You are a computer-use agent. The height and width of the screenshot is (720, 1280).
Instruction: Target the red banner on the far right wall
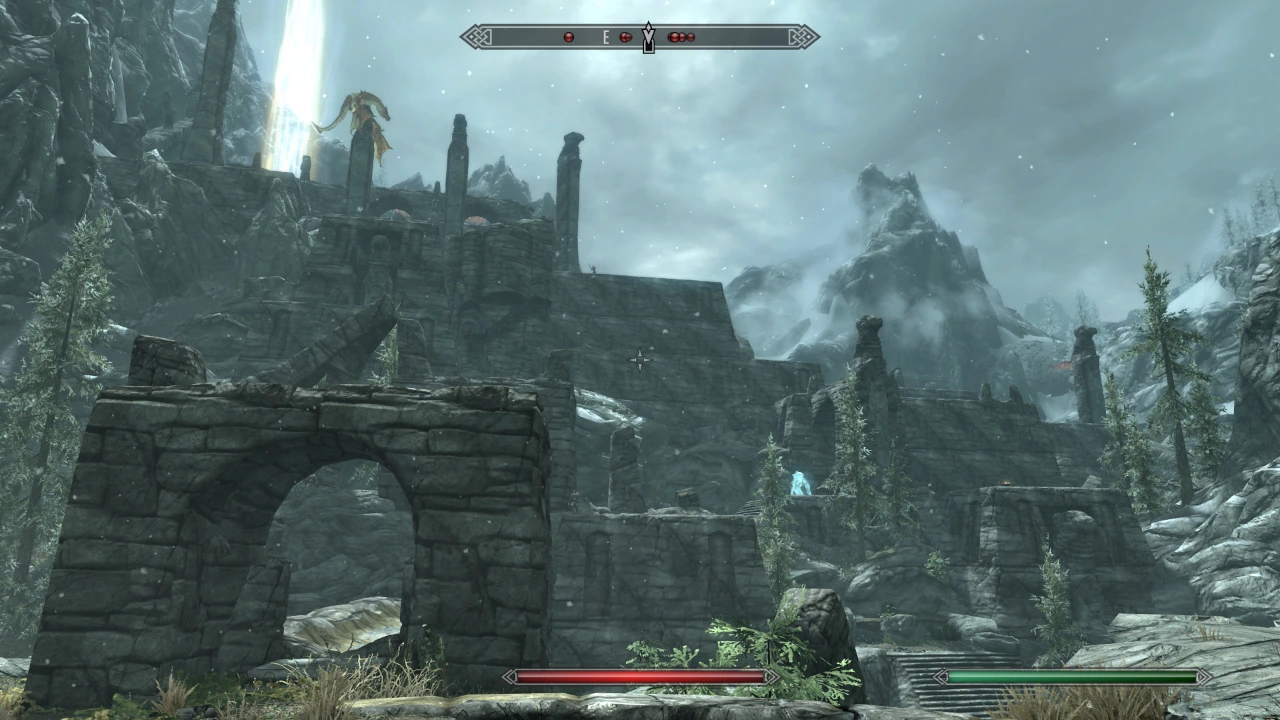tap(1063, 364)
